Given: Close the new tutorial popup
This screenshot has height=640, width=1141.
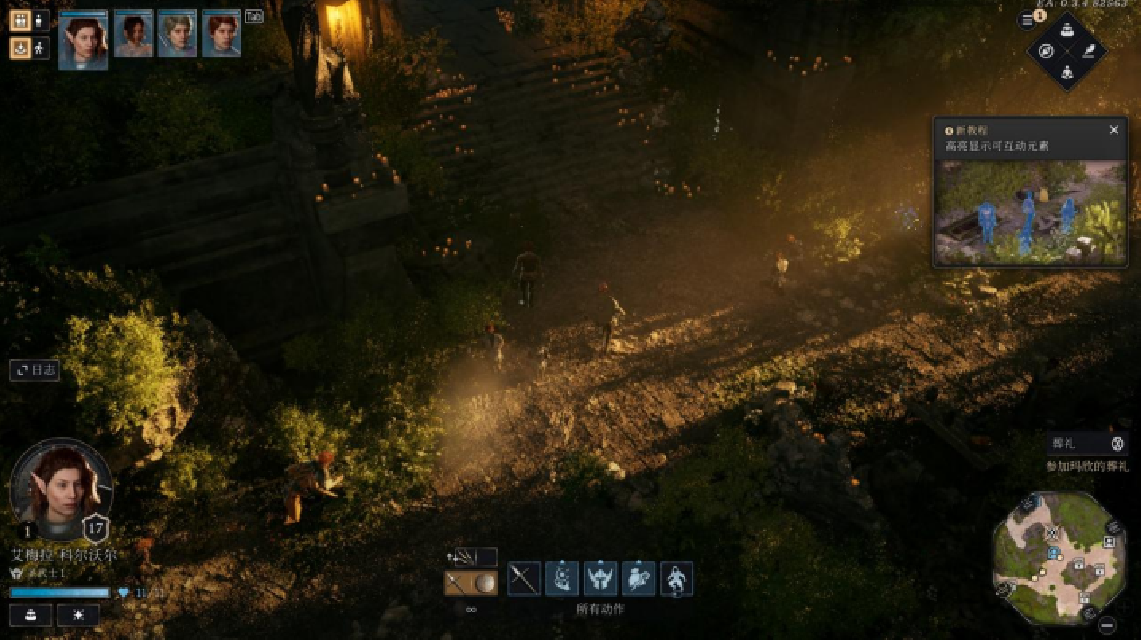Looking at the screenshot, I should [x=1114, y=130].
